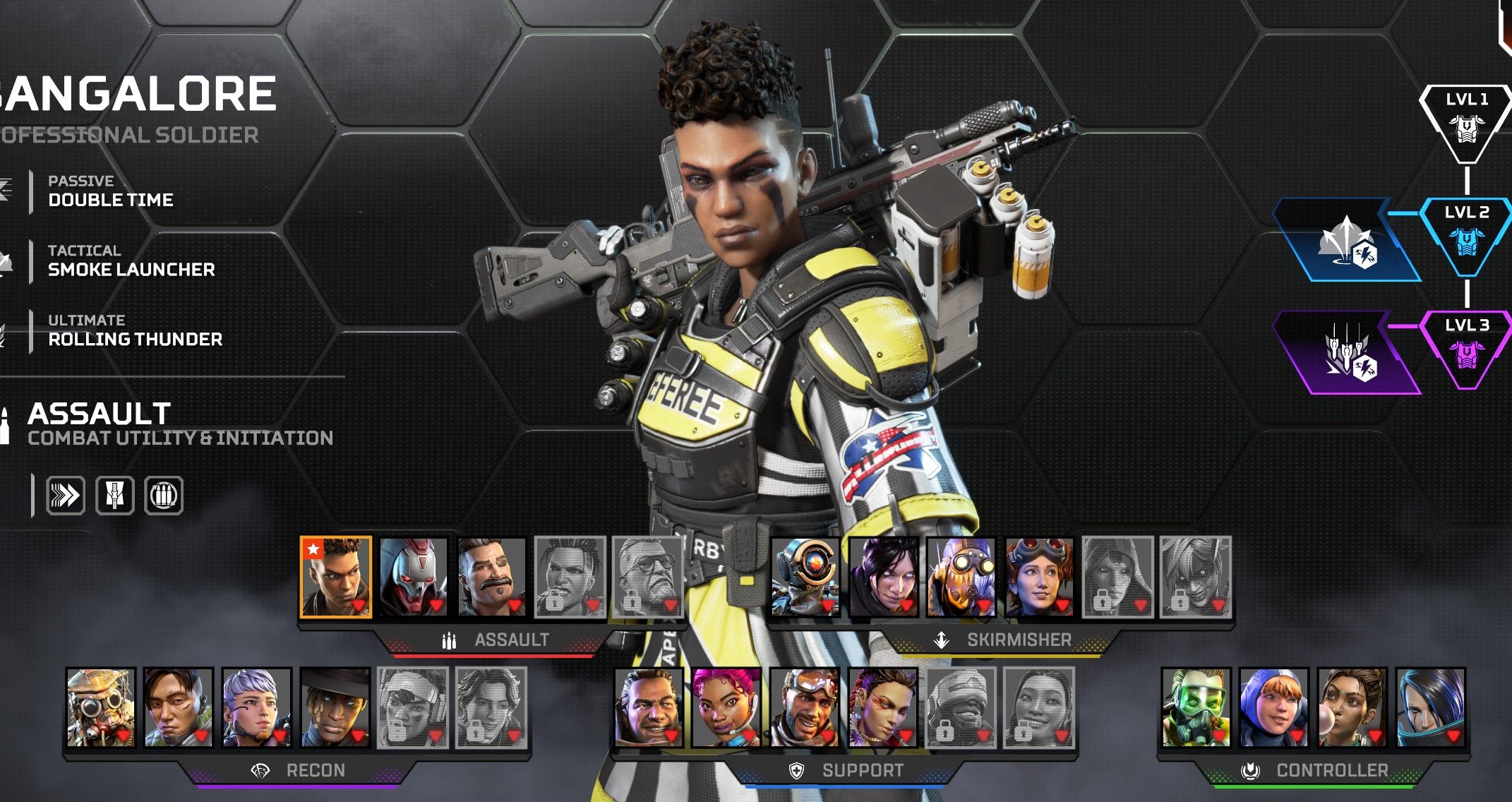Select Pathfinder the robot legend
The image size is (1512, 802).
[x=805, y=577]
